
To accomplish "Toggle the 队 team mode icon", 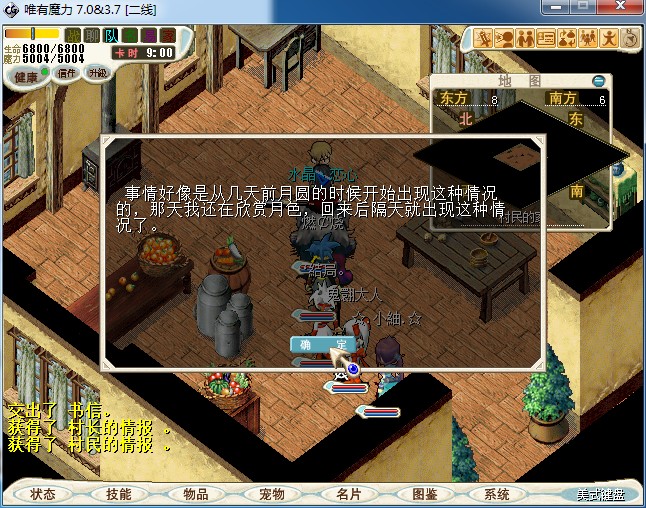I will (111, 36).
